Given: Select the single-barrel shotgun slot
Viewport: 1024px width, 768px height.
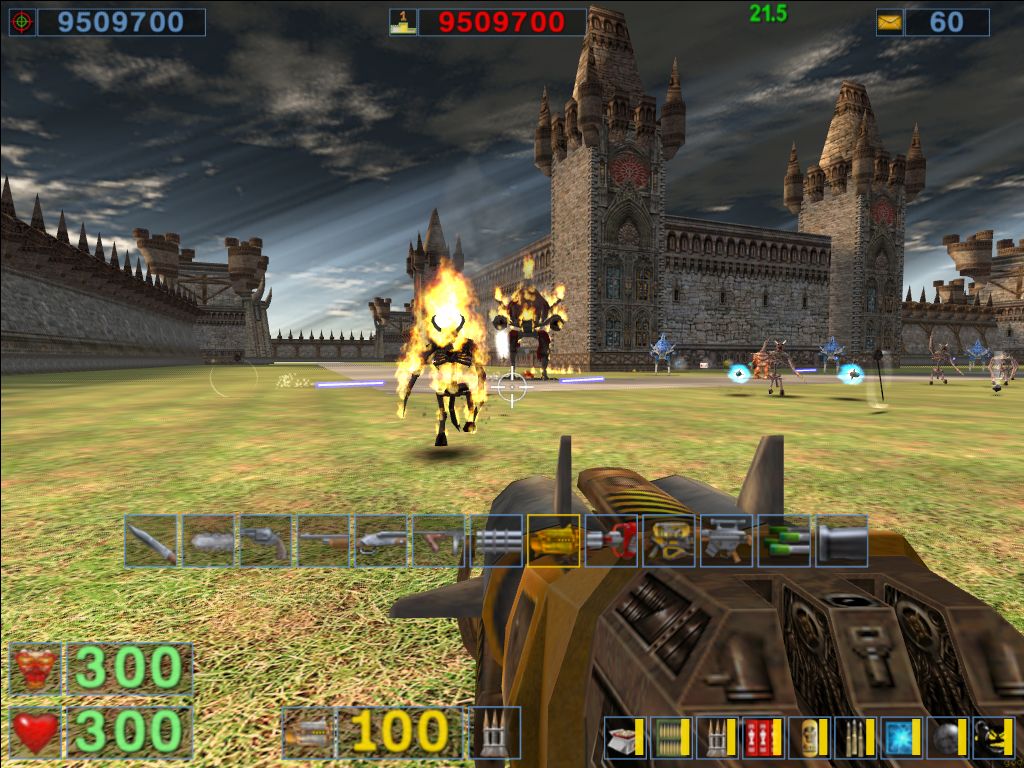Looking at the screenshot, I should click(324, 541).
